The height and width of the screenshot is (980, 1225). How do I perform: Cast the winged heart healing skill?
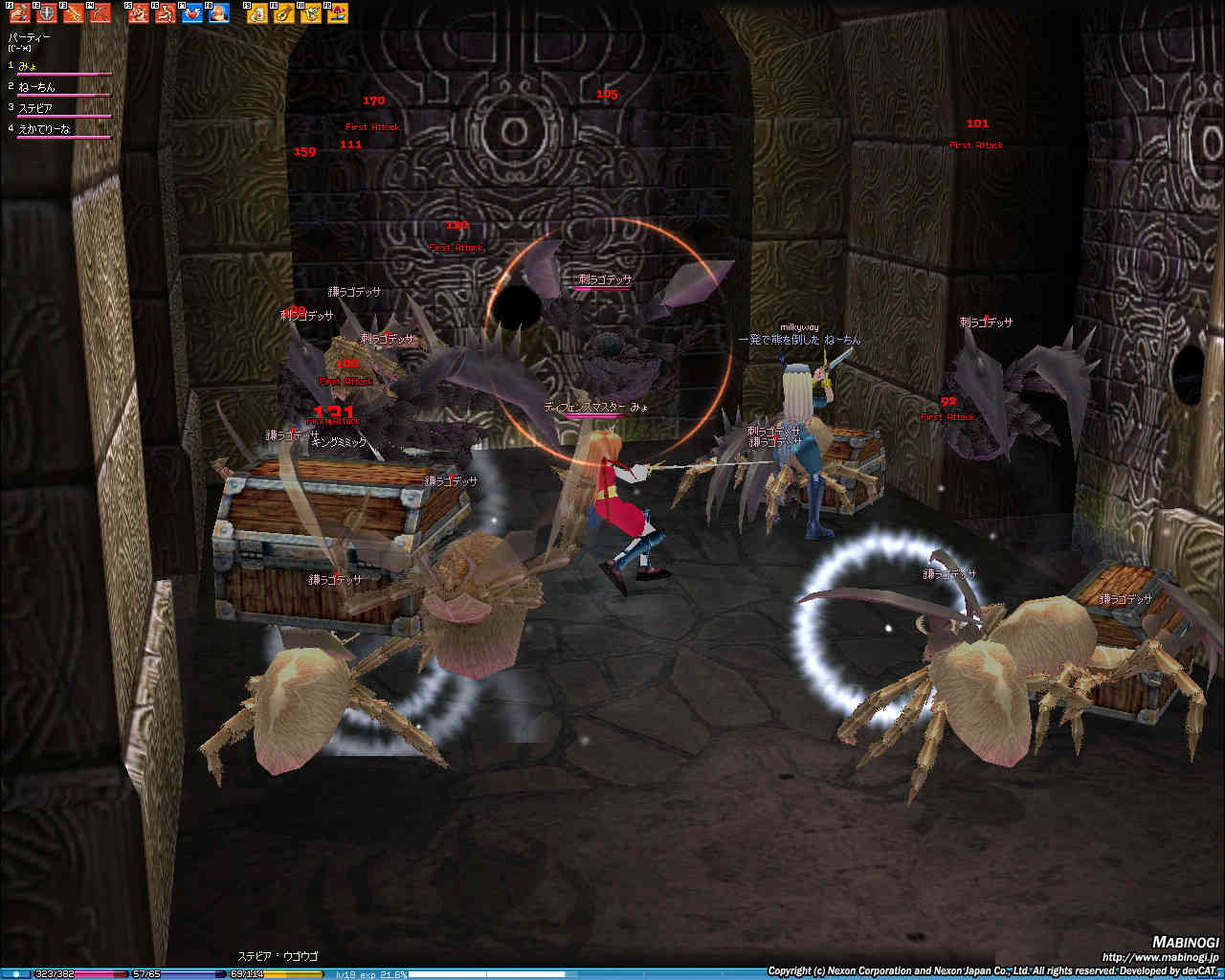(192, 13)
